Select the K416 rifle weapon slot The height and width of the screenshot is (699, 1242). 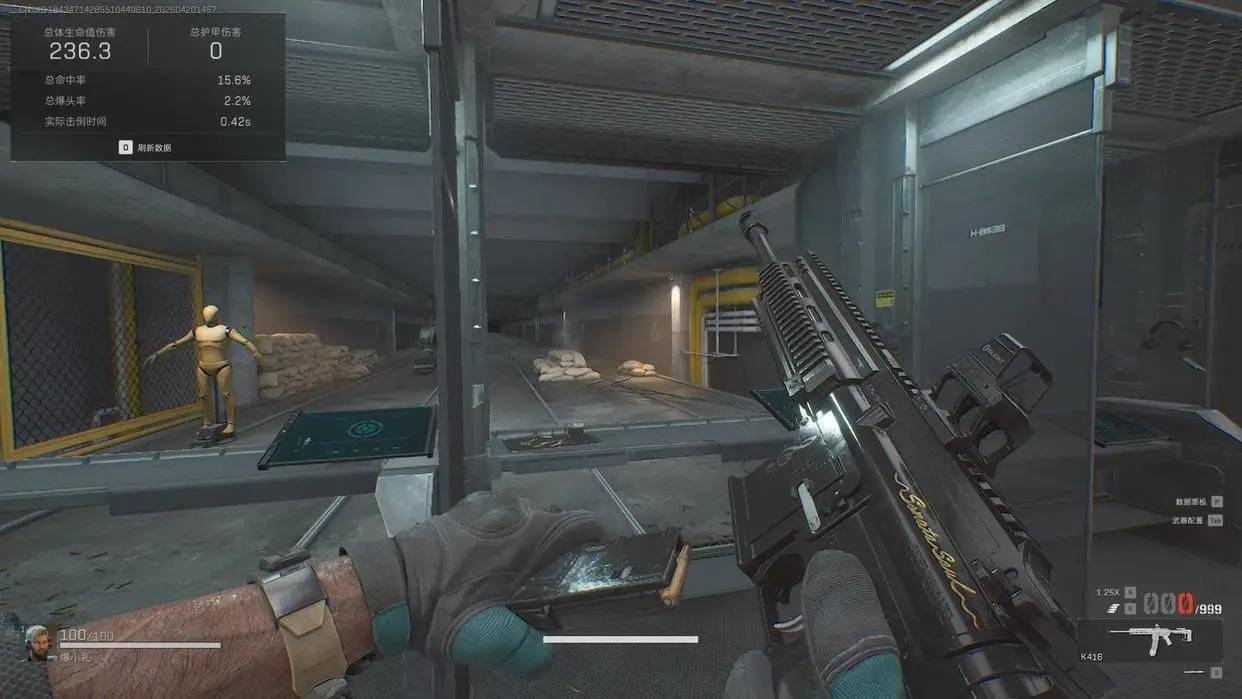point(1149,639)
